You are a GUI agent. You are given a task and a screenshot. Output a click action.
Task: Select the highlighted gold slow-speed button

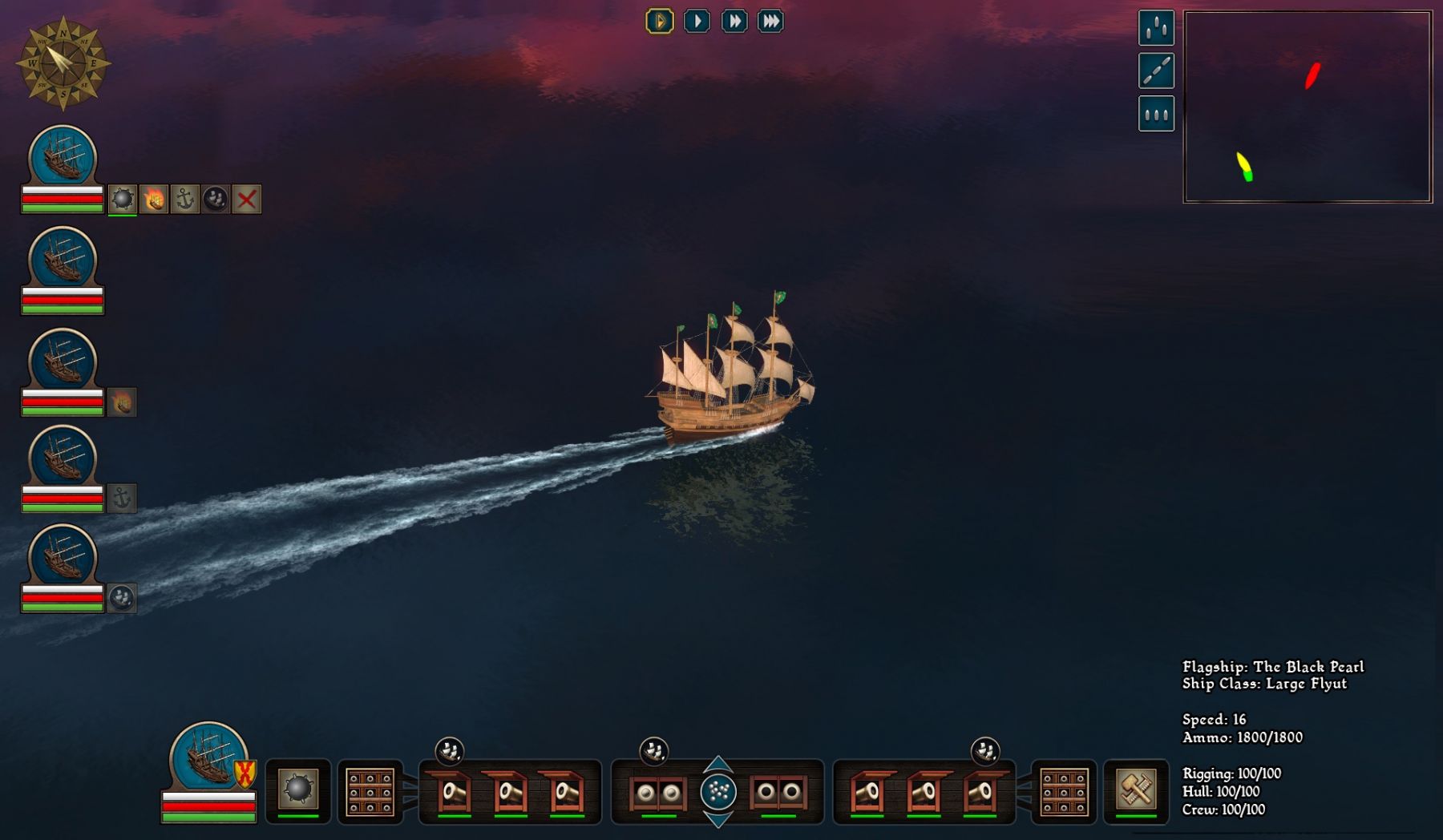point(660,22)
